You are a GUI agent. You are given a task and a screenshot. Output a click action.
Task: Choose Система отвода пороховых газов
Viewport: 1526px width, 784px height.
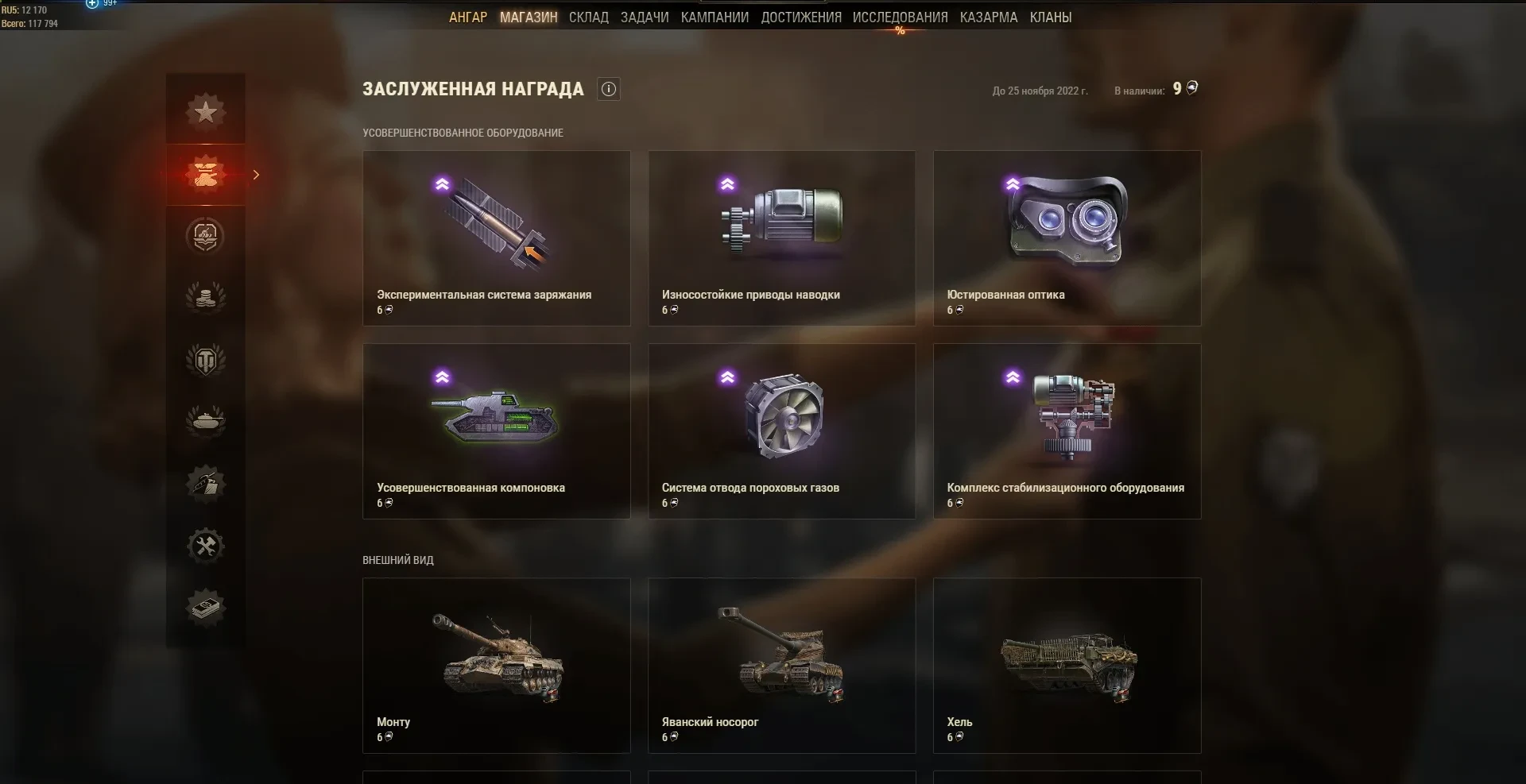tap(781, 431)
